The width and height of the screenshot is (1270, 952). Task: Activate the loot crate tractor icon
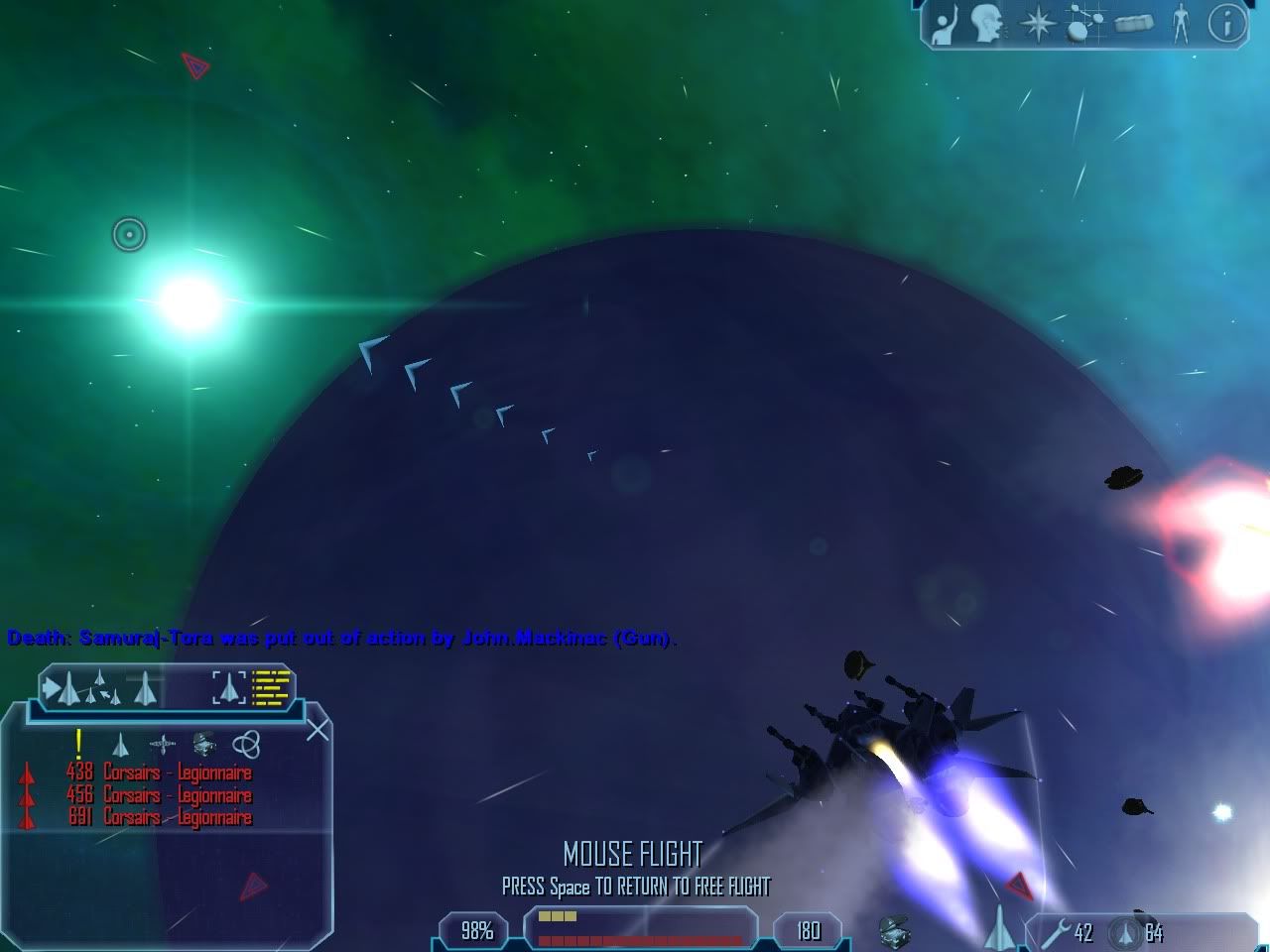[x=894, y=931]
